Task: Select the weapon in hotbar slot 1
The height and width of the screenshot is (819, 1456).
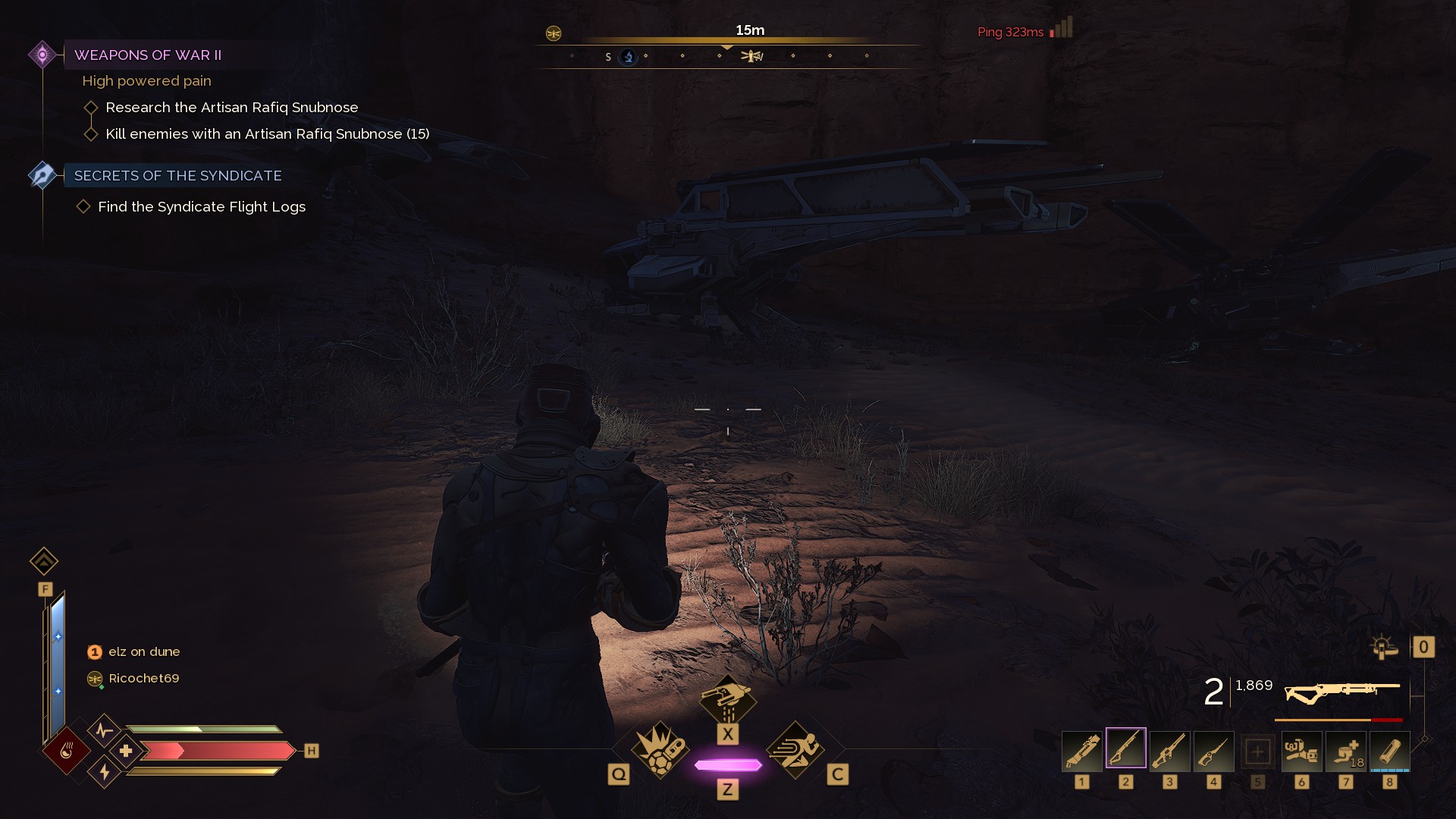Action: coord(1082,752)
